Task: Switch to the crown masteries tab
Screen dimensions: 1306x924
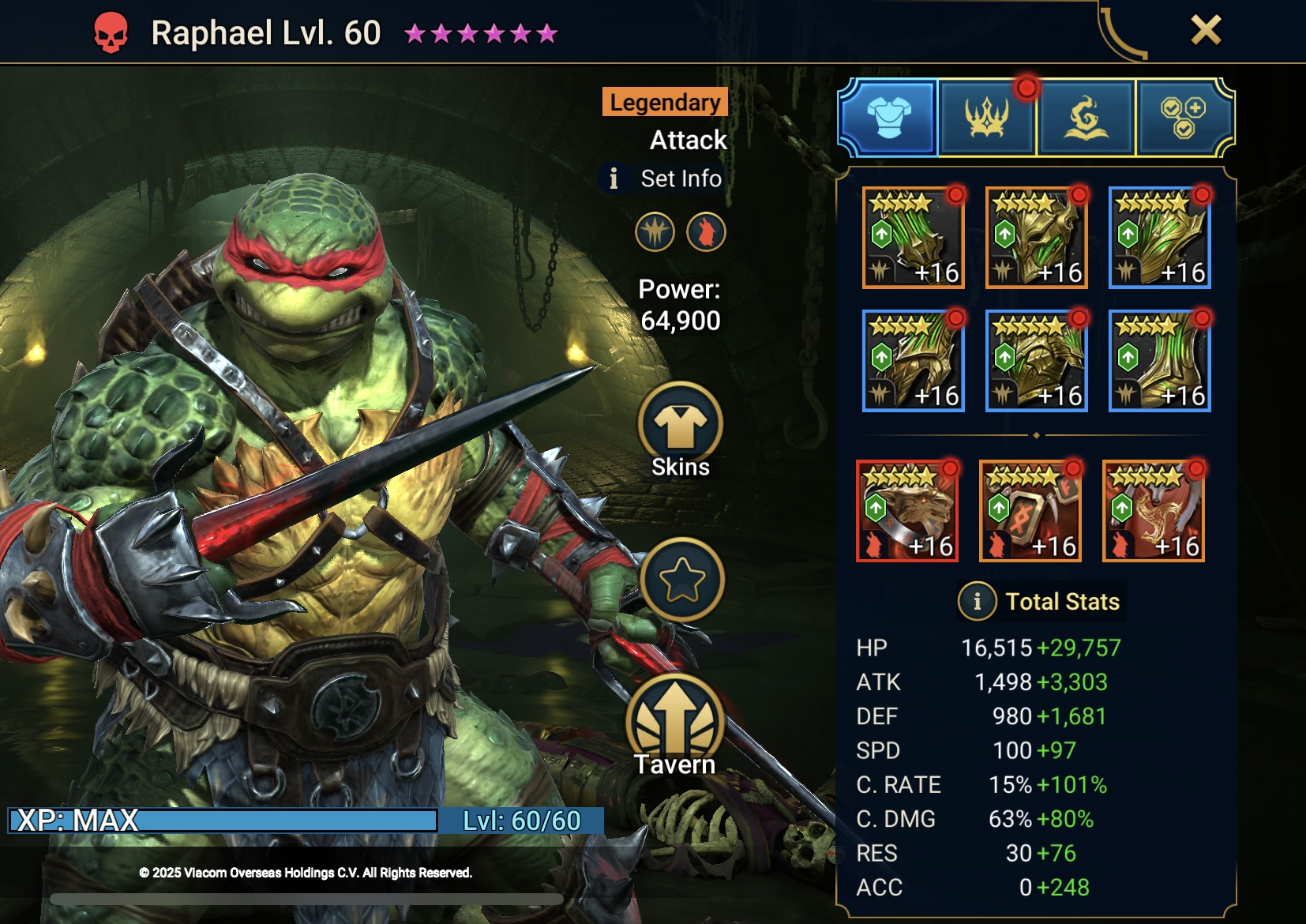Action: pyautogui.click(x=987, y=118)
